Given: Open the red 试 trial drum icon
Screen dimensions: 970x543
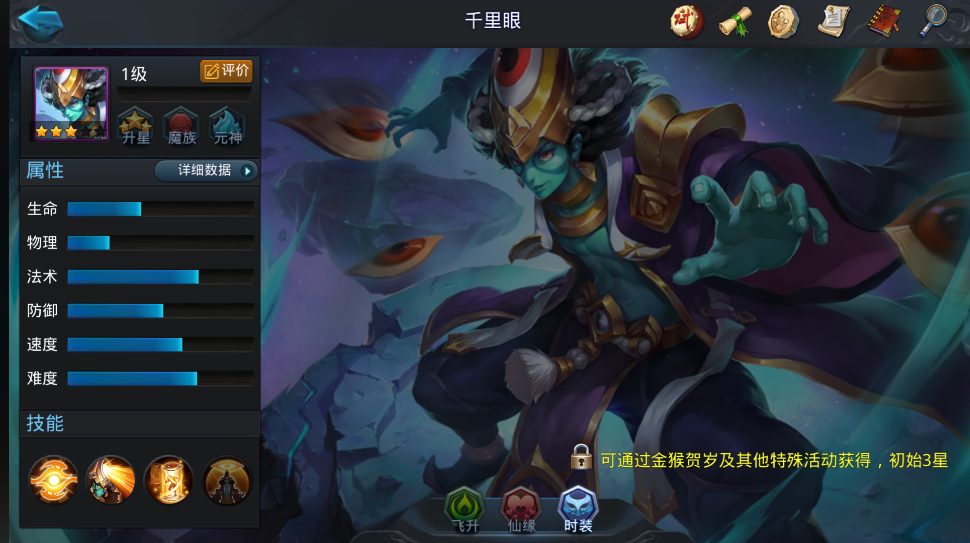Looking at the screenshot, I should pyautogui.click(x=686, y=21).
